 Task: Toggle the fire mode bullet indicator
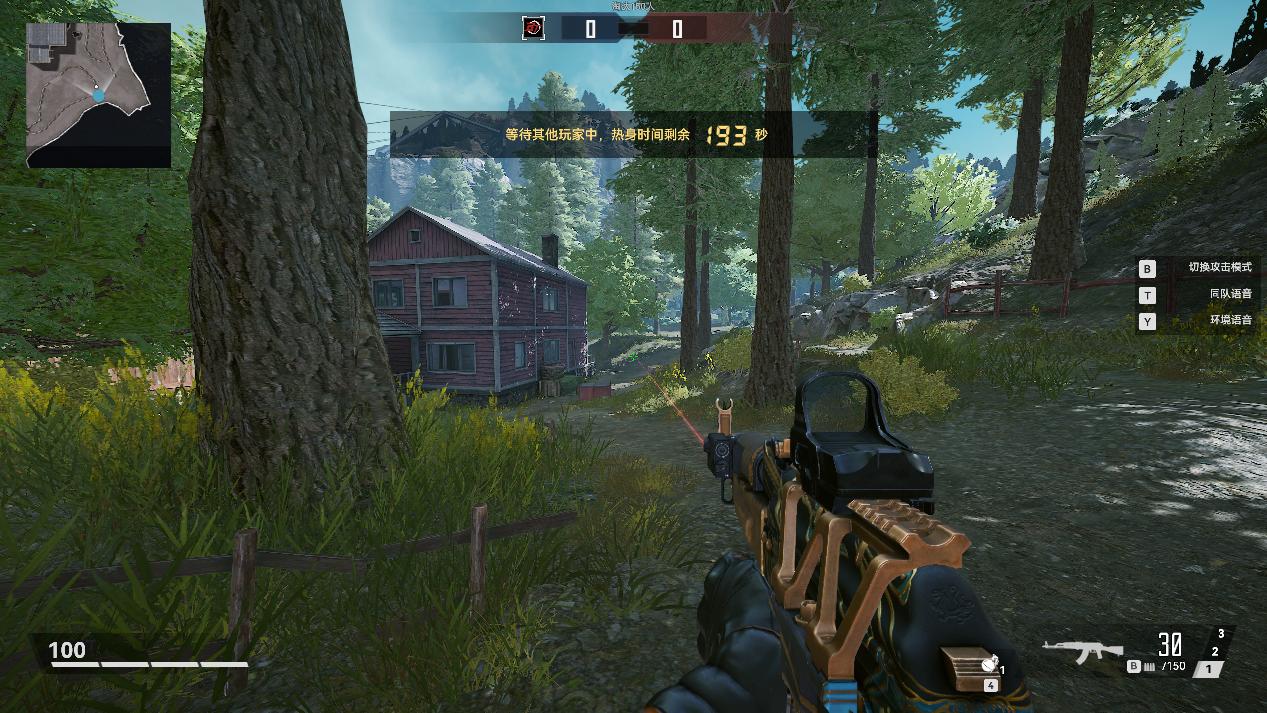[1148, 666]
